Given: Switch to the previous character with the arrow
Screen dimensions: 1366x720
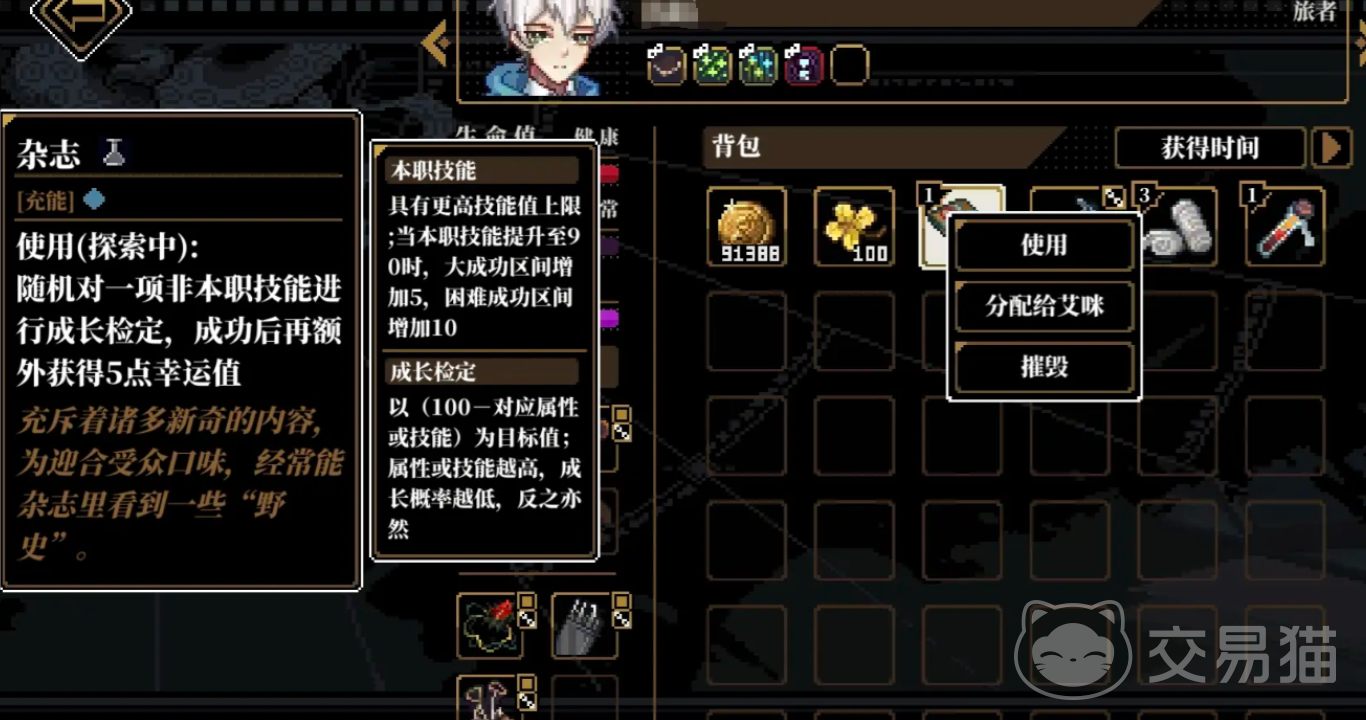Looking at the screenshot, I should [435, 44].
